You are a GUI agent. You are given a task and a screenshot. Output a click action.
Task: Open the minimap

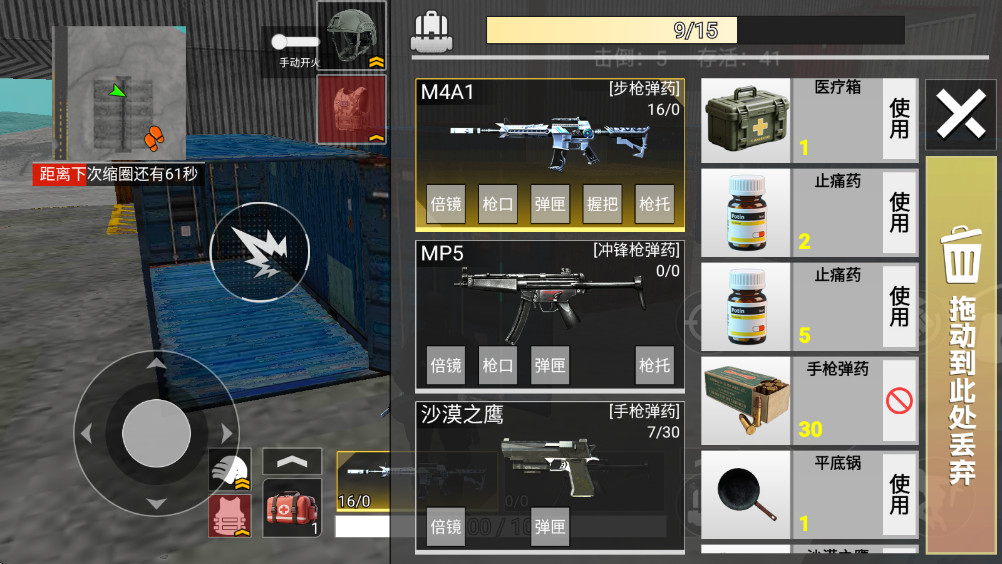point(119,93)
